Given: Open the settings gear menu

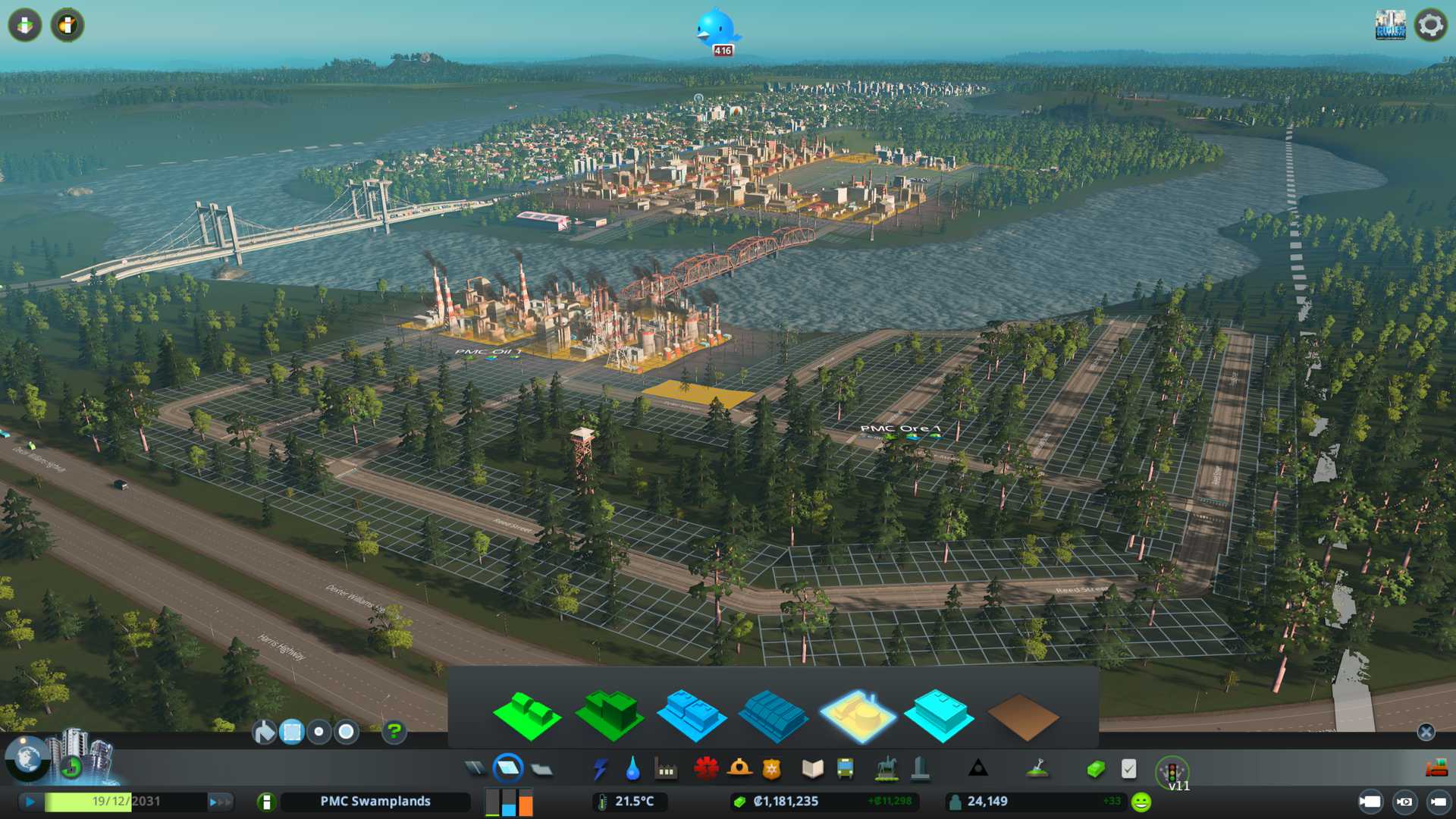Looking at the screenshot, I should click(1430, 25).
